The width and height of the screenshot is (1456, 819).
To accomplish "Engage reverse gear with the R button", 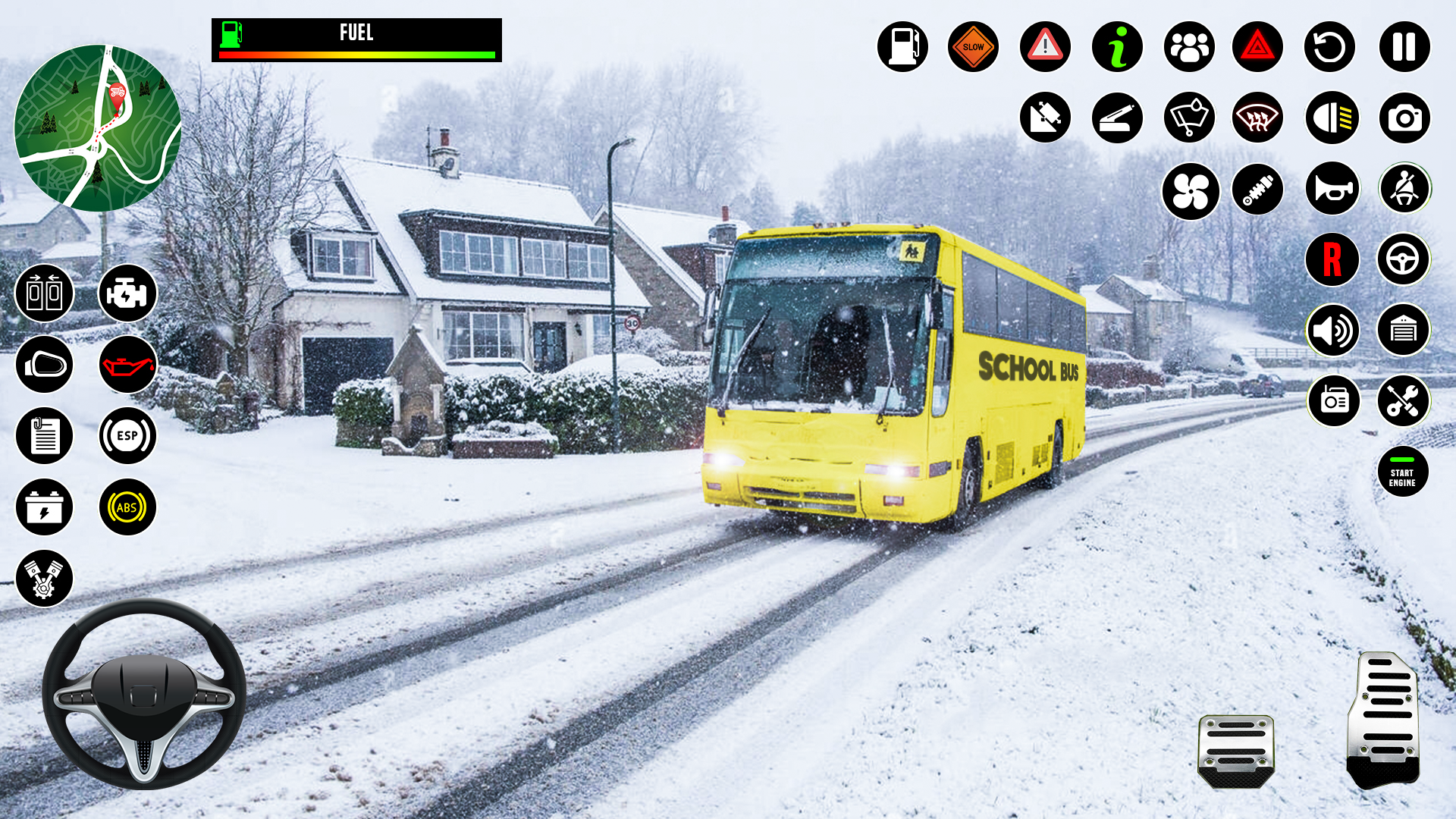I will pyautogui.click(x=1332, y=259).
